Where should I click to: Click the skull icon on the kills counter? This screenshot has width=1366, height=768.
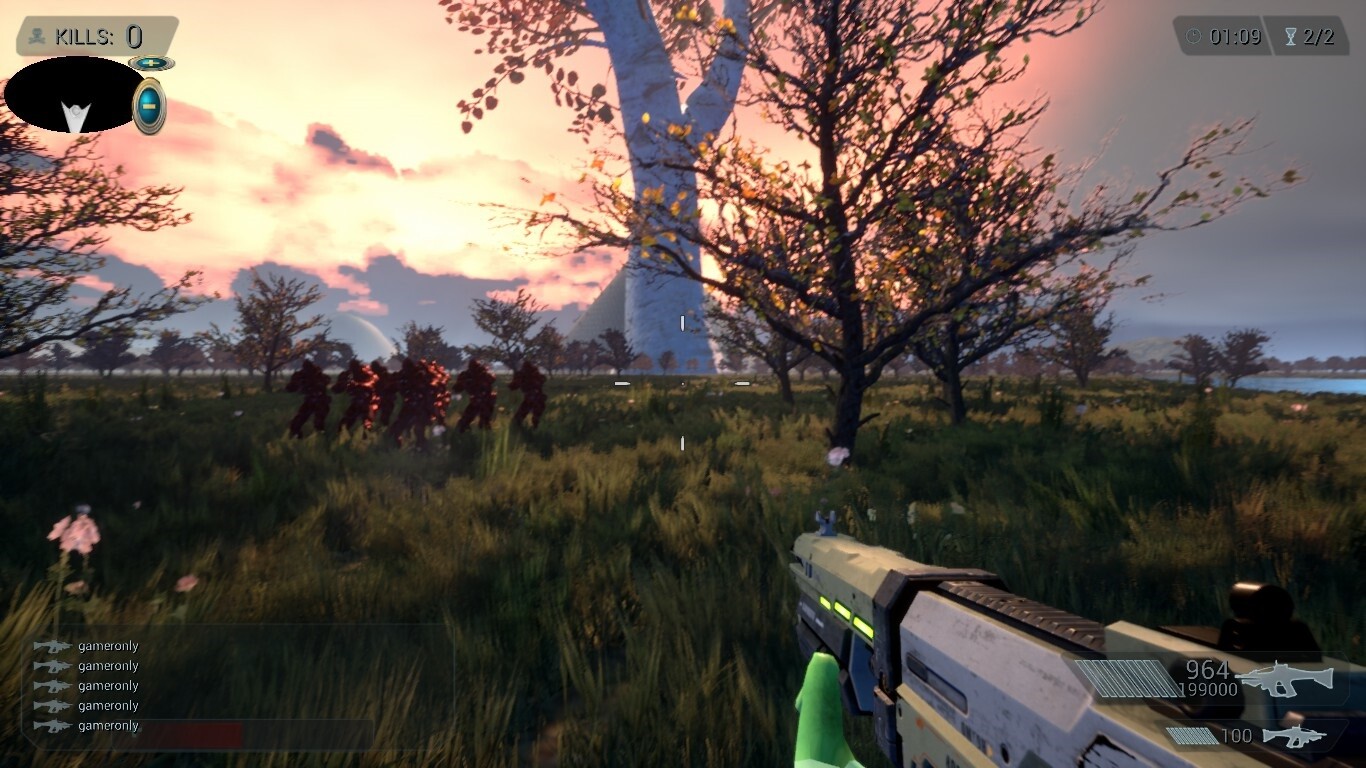tap(36, 37)
